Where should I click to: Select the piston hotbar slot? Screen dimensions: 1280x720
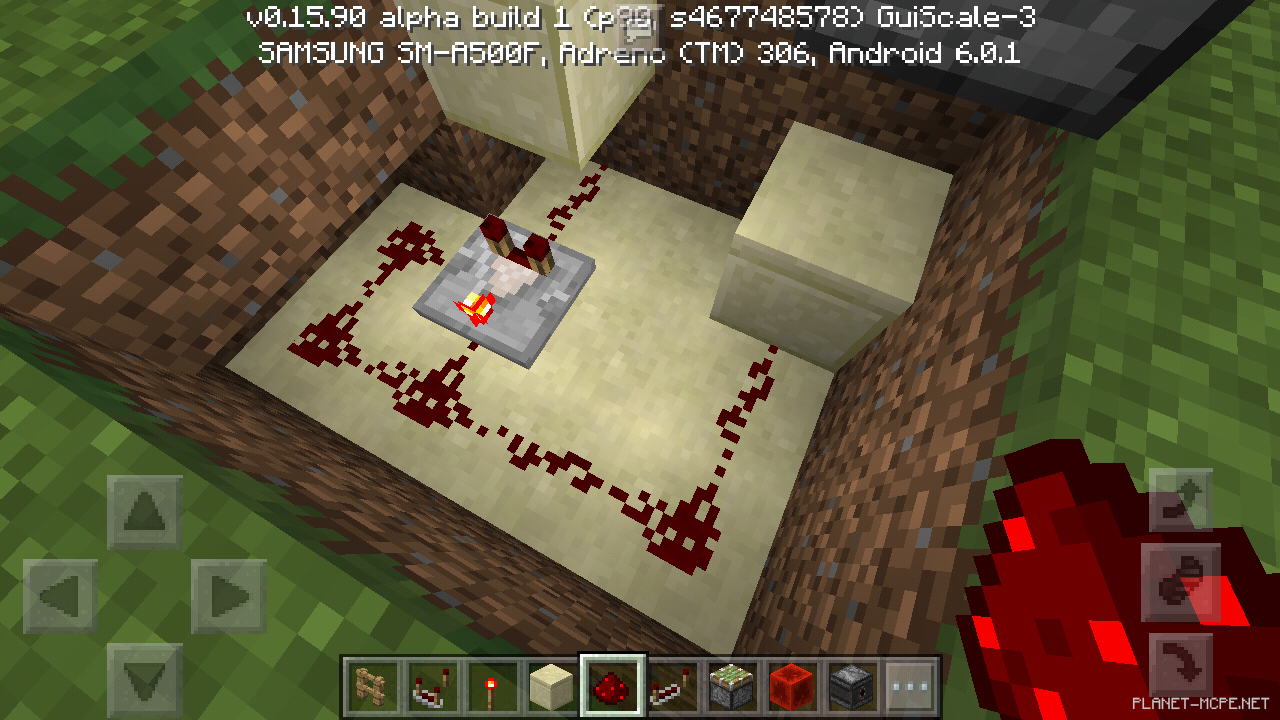click(731, 687)
